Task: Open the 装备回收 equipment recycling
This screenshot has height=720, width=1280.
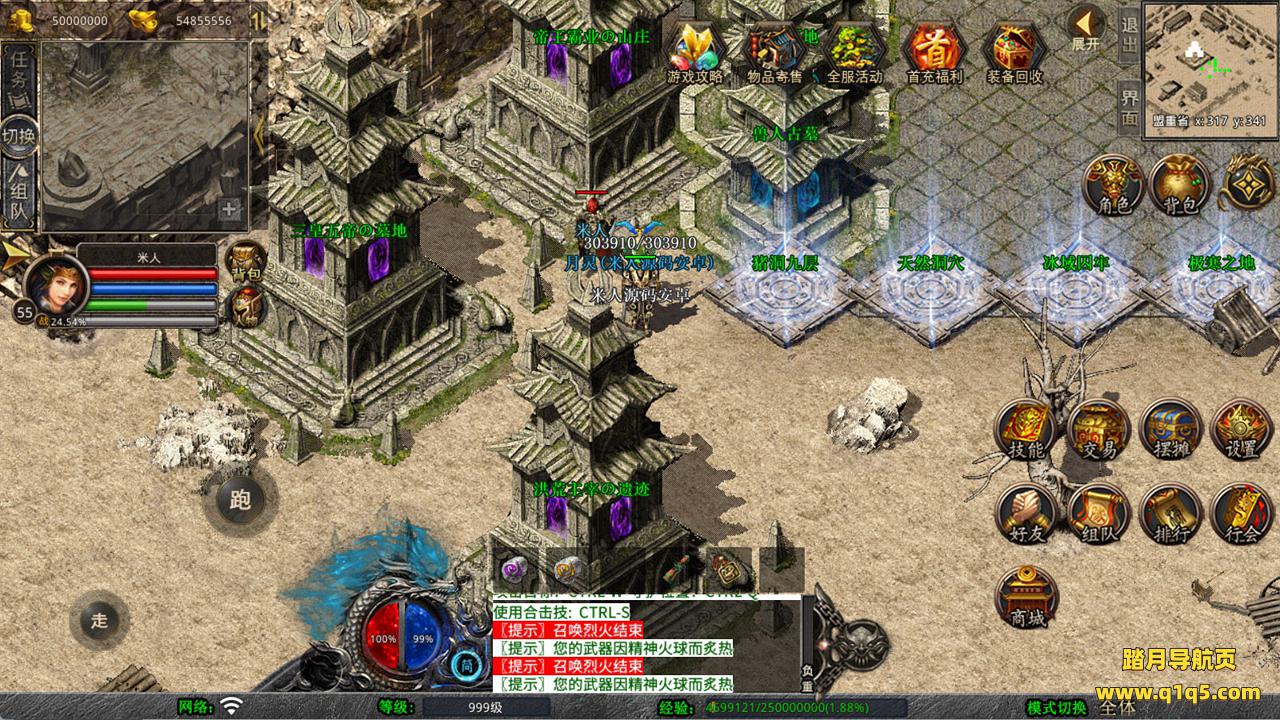Action: pos(1014,50)
